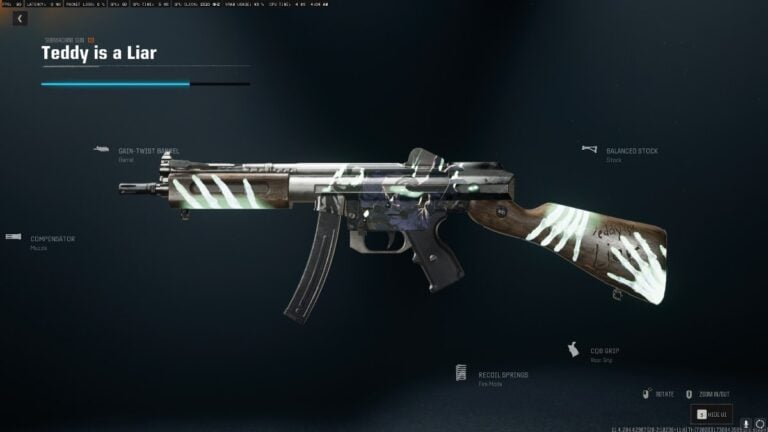
Task: Choose the Balanced Stock attachment
Action: pyautogui.click(x=631, y=151)
